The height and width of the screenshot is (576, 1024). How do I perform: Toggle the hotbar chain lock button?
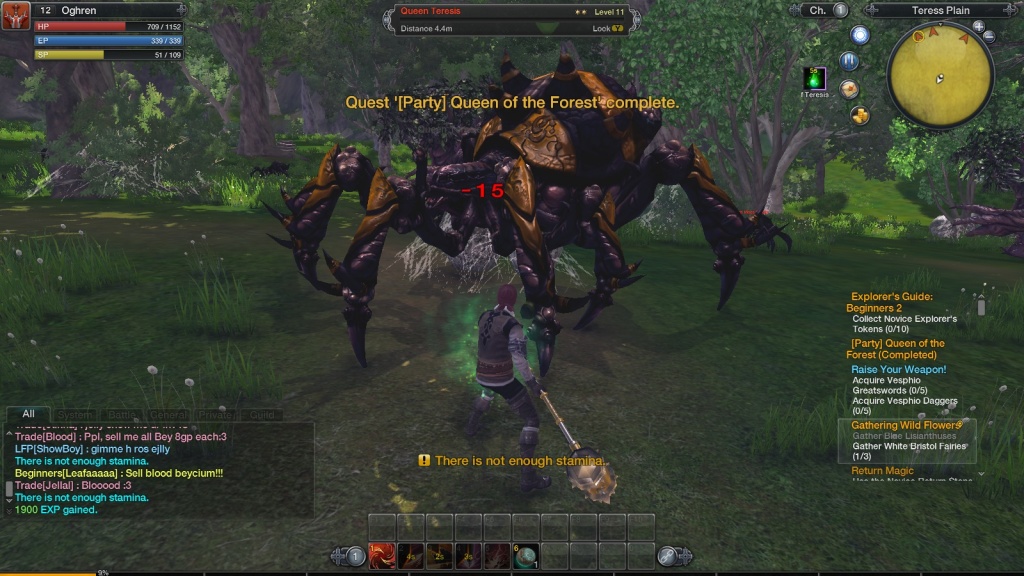pyautogui.click(x=669, y=556)
